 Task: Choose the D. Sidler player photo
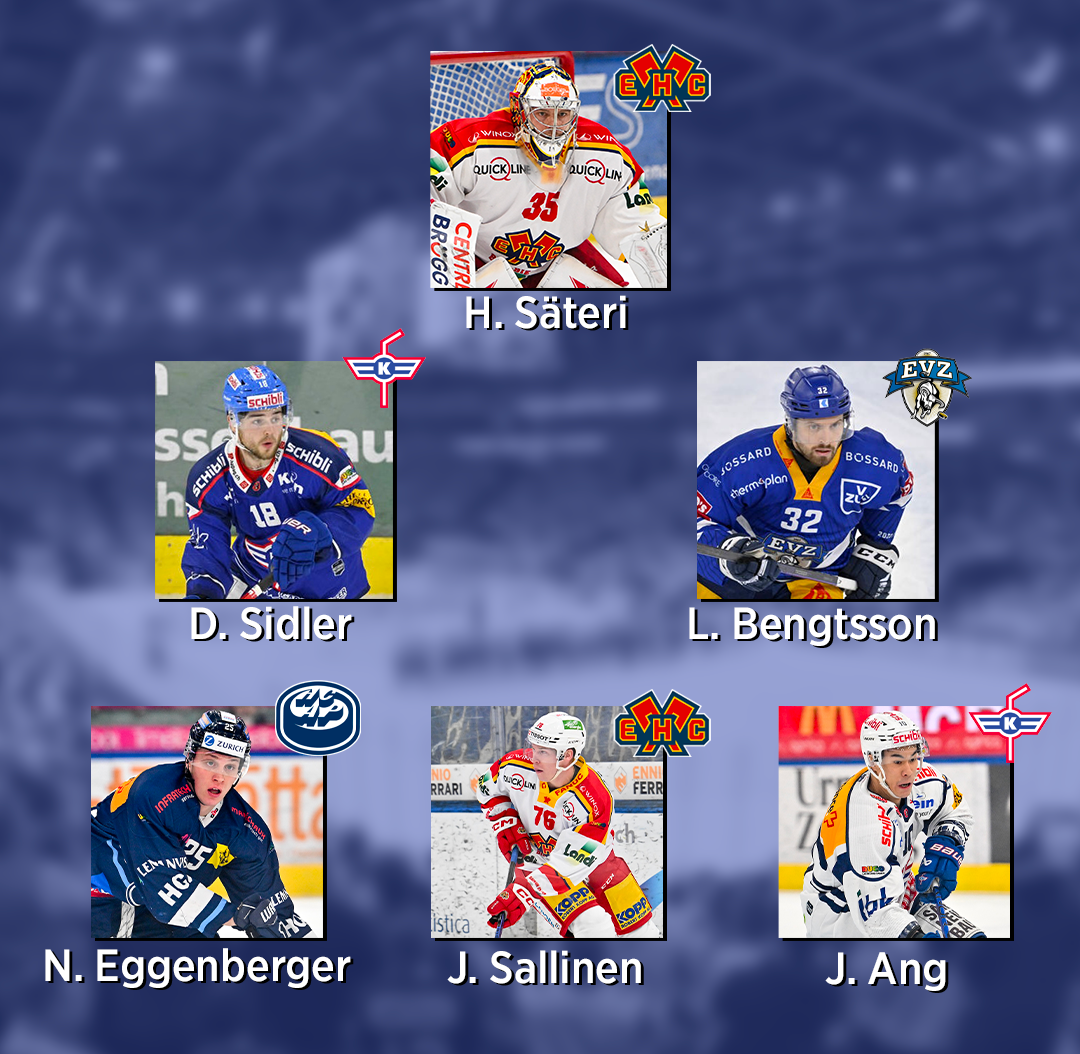pos(274,480)
